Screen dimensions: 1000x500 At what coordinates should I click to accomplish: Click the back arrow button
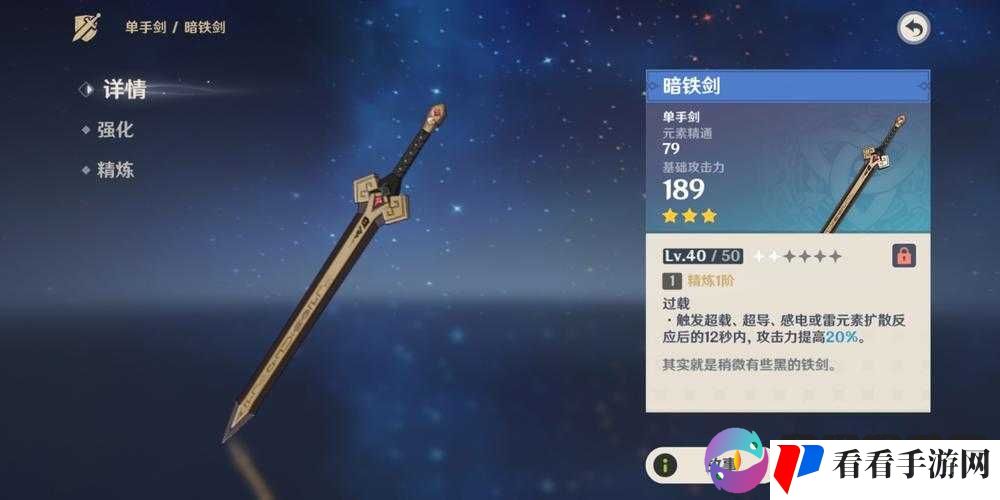(x=913, y=28)
